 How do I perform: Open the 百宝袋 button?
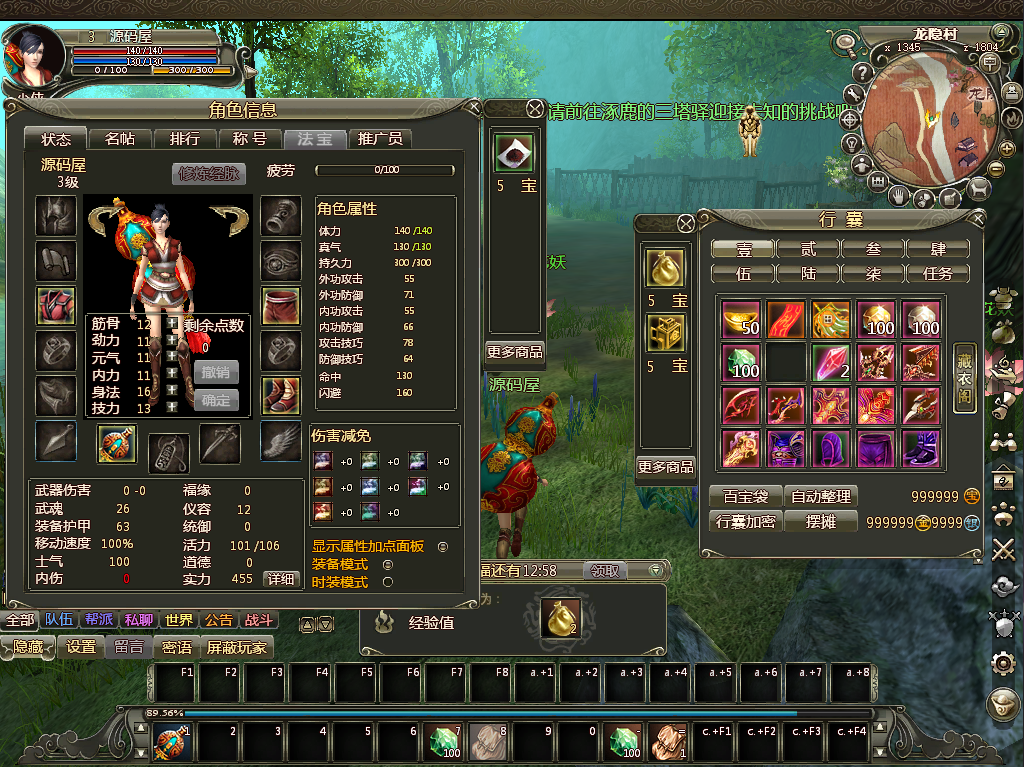744,496
